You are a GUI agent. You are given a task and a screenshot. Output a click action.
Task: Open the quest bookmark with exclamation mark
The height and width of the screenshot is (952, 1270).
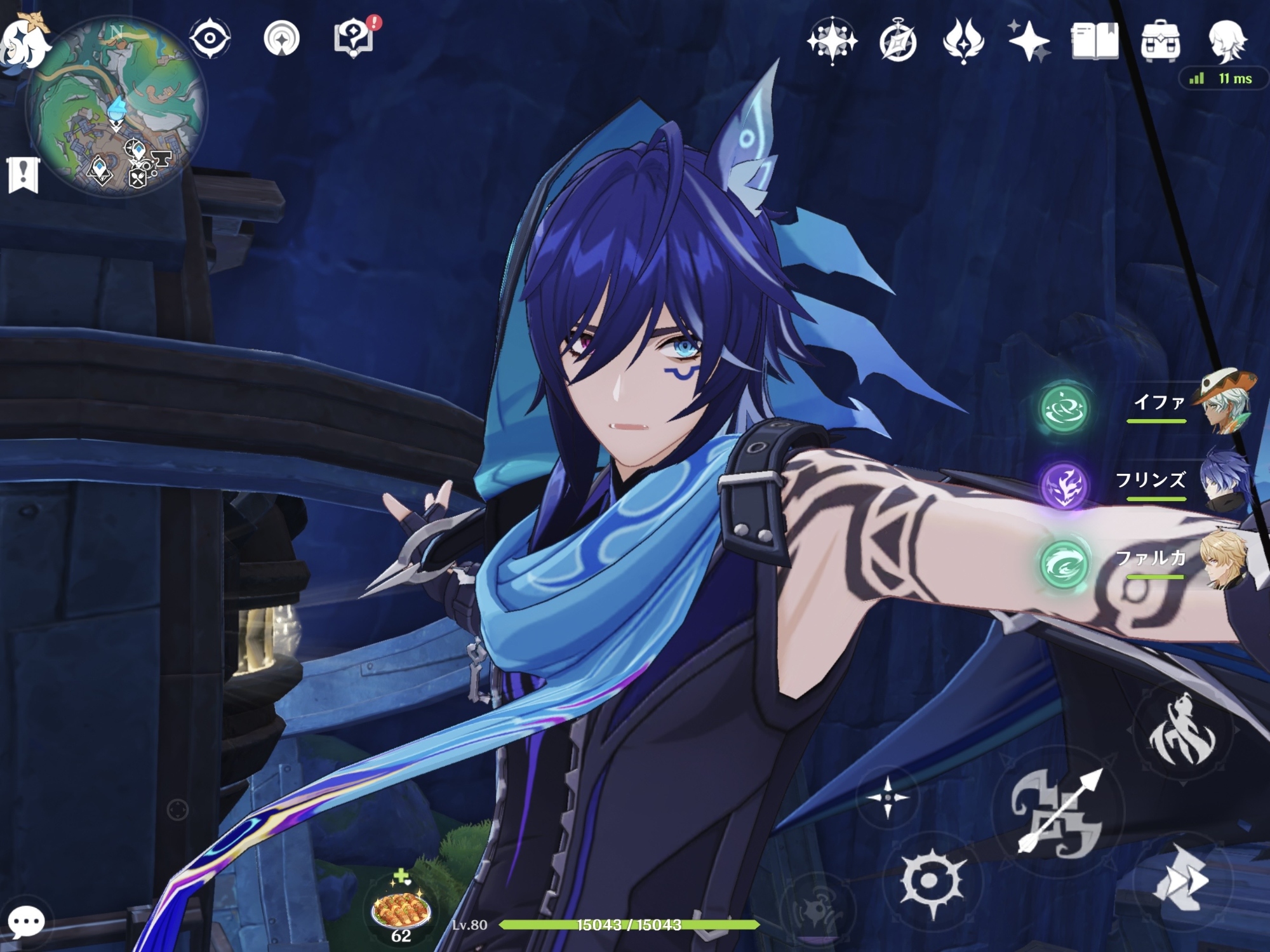[23, 175]
